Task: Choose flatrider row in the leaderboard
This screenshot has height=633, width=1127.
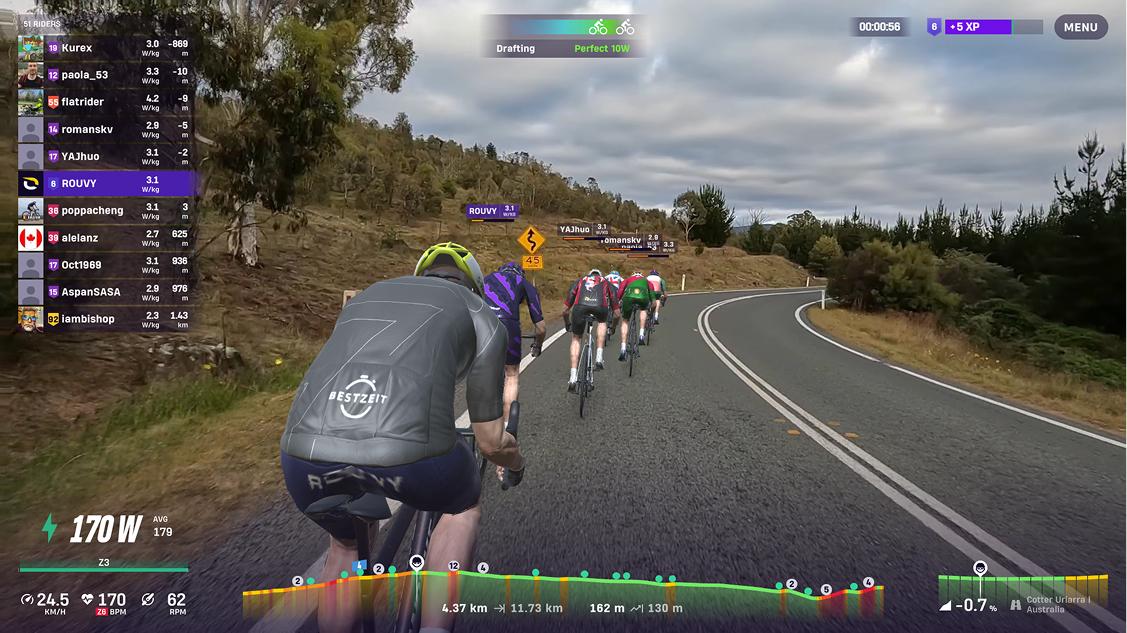Action: click(x=105, y=101)
